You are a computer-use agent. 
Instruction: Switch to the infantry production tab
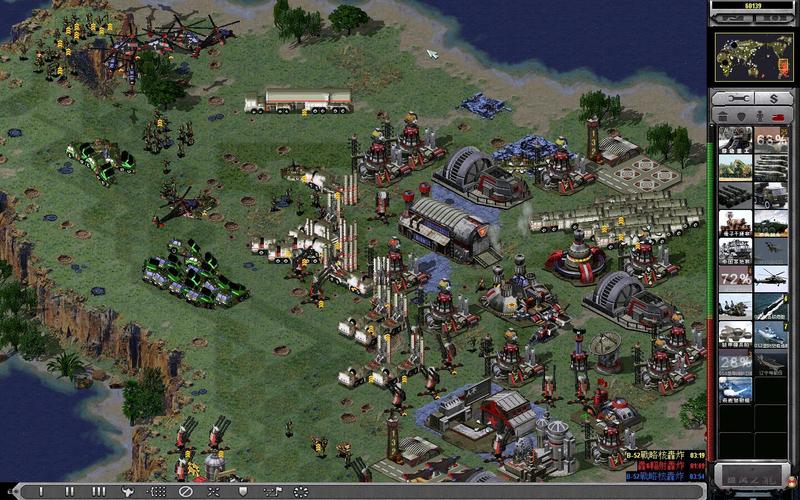tap(759, 116)
